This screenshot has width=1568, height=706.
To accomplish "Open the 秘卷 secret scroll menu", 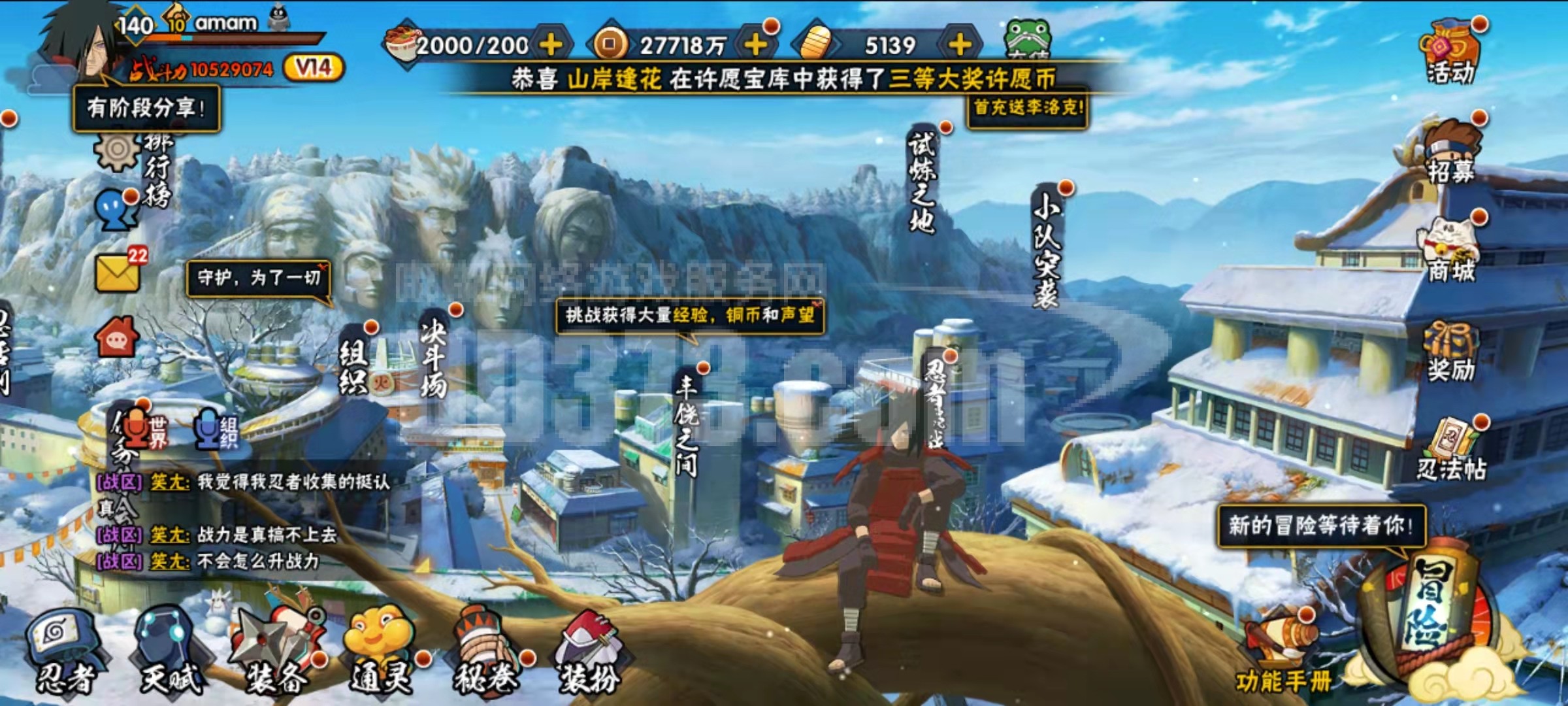I will (485, 652).
